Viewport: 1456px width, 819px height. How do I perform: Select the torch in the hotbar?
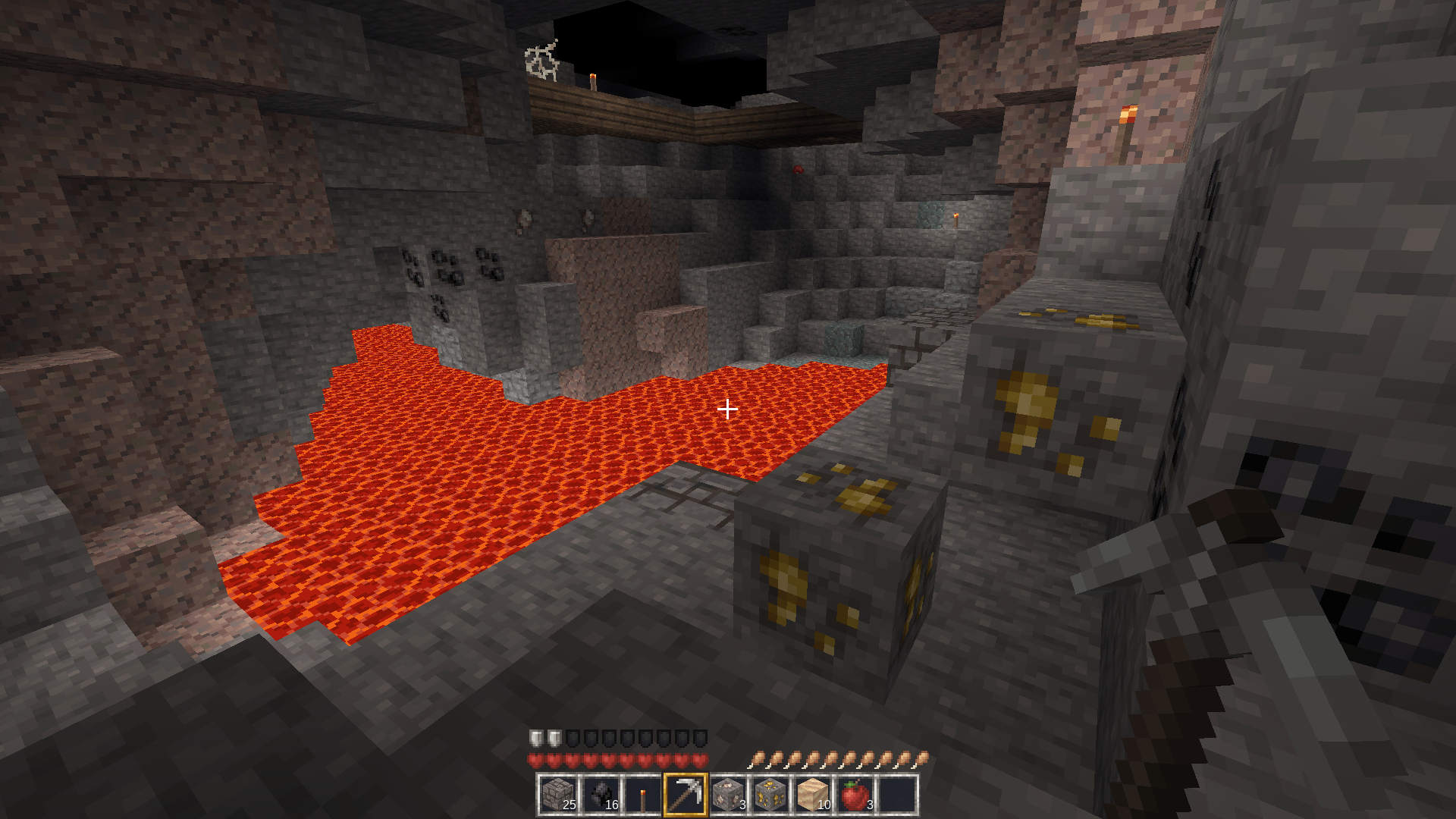643,795
